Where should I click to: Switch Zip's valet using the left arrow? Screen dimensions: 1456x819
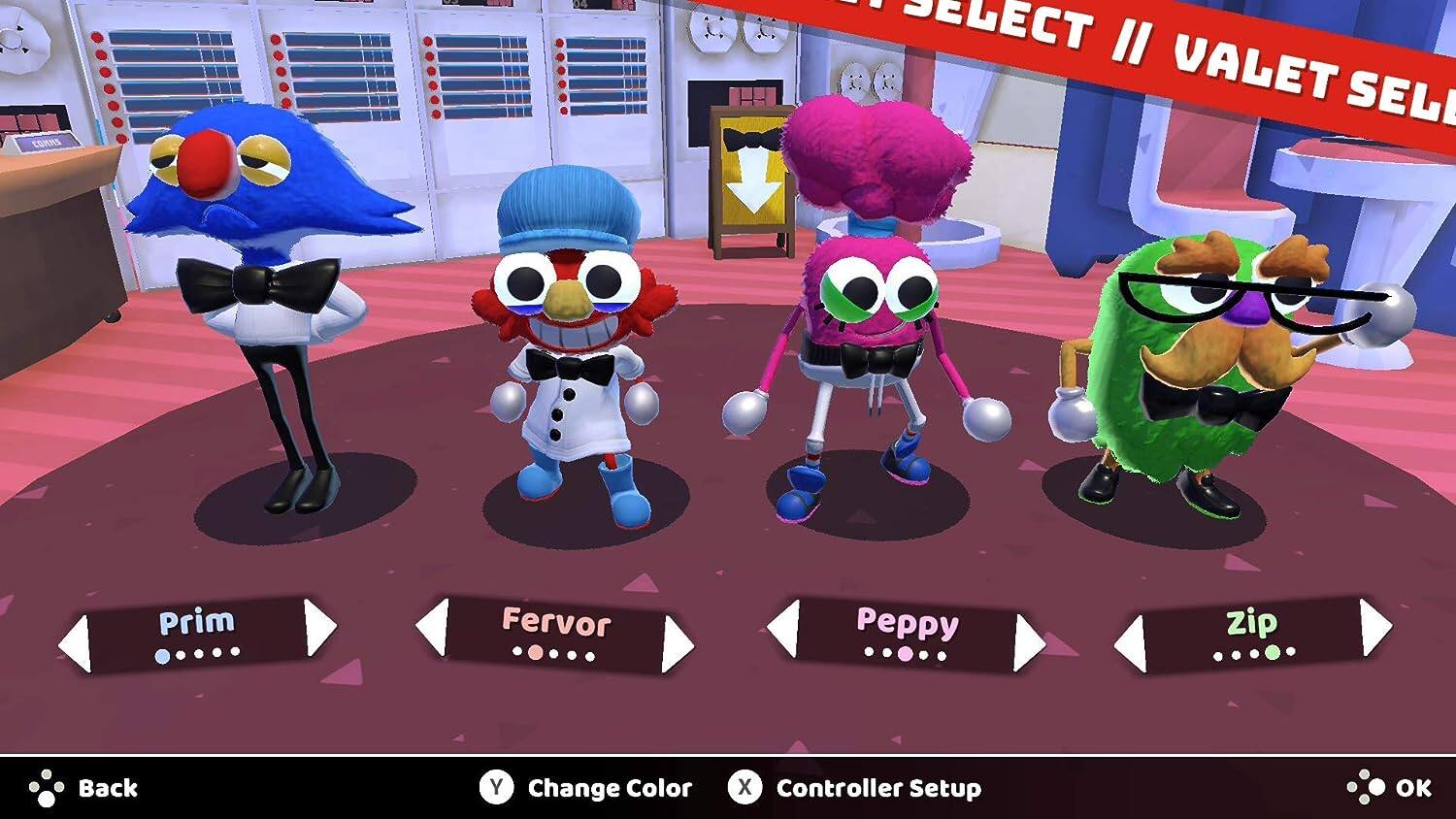pyautogui.click(x=1131, y=642)
